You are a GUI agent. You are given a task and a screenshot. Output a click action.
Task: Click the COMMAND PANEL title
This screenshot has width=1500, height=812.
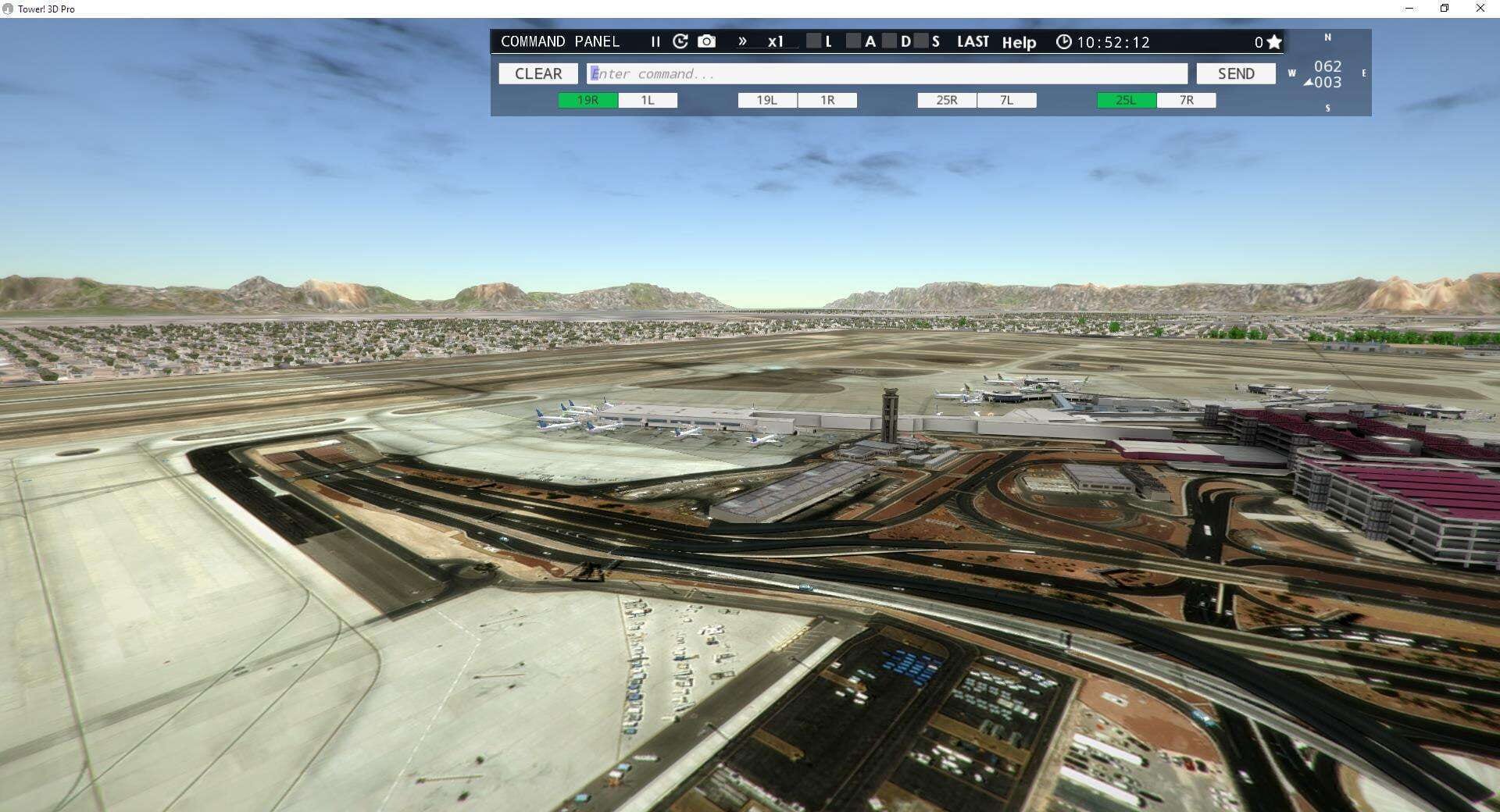point(561,41)
